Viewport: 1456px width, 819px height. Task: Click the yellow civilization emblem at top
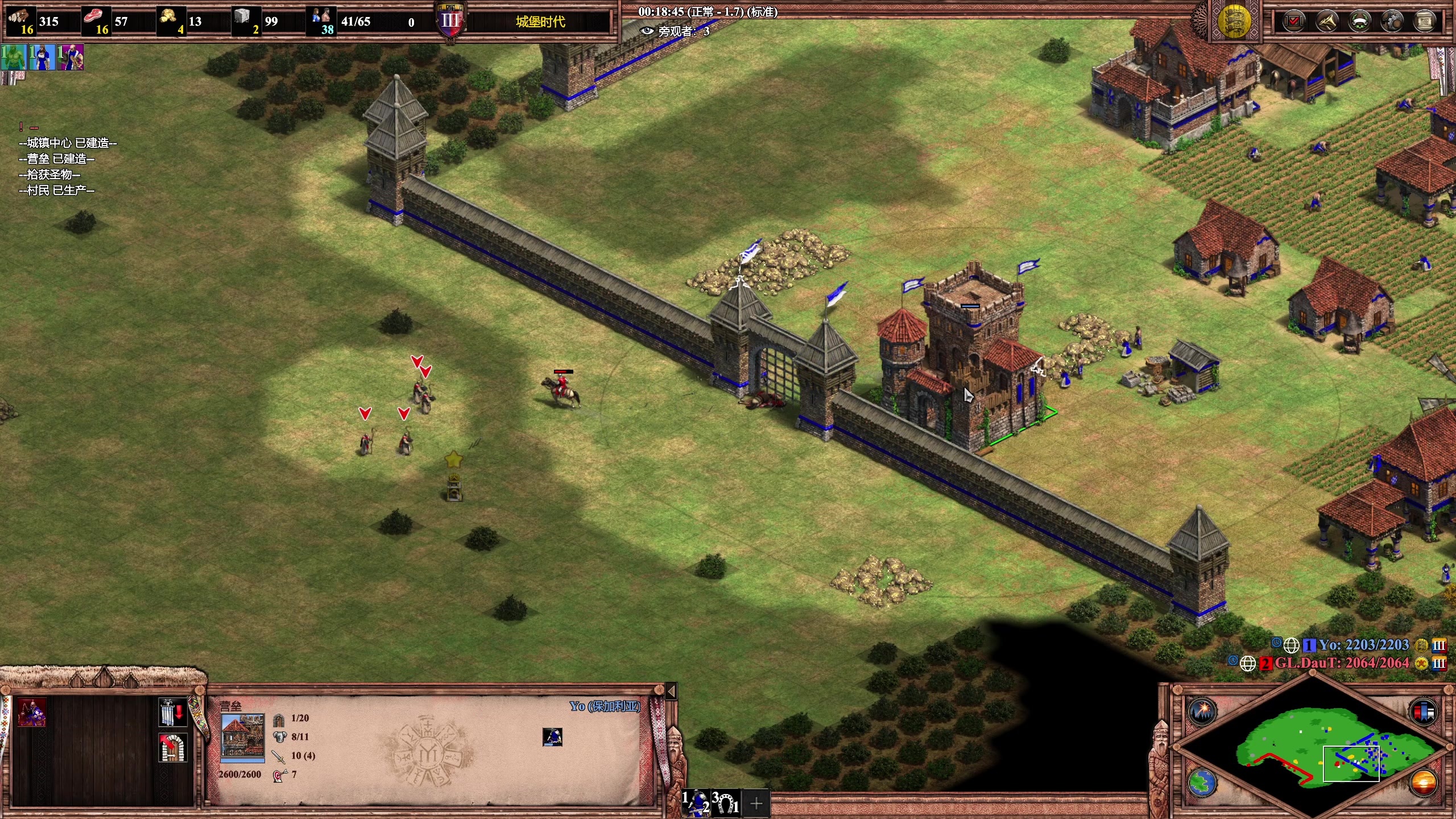(x=1234, y=21)
